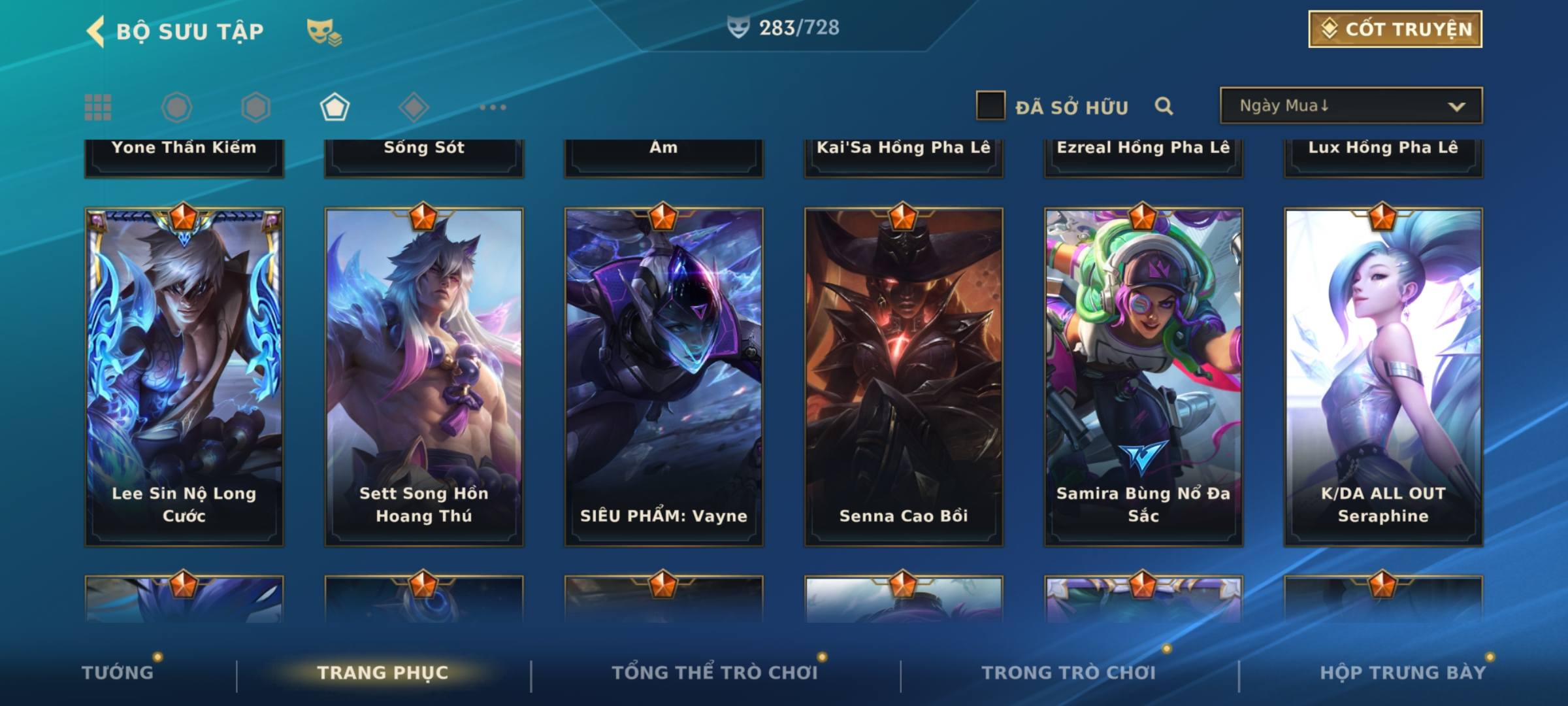Tick the Đã Sở Hữu checkbox
This screenshot has width=1568, height=706.
tap(990, 106)
